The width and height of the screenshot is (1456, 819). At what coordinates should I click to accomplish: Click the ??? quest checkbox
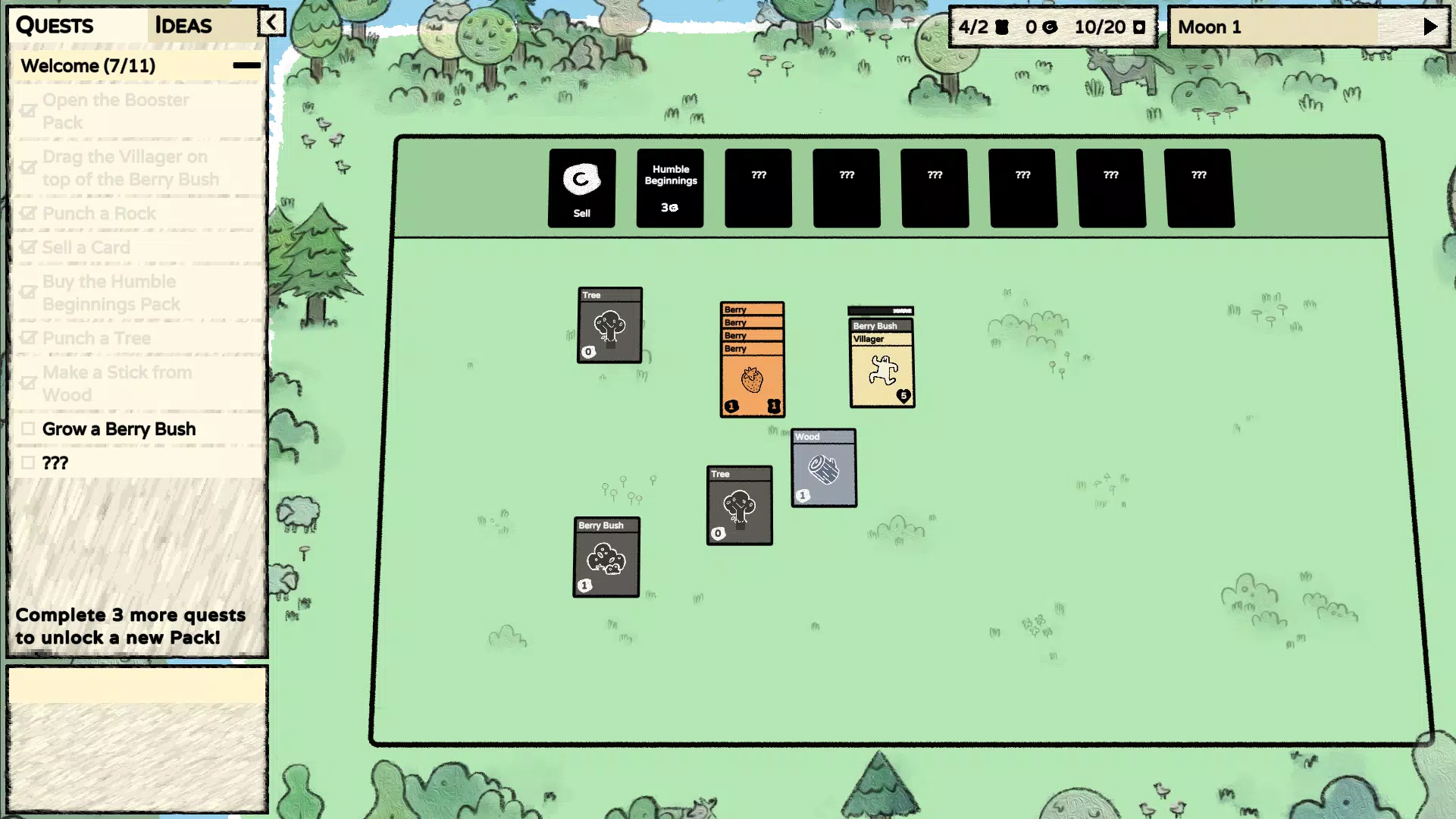pyautogui.click(x=28, y=462)
